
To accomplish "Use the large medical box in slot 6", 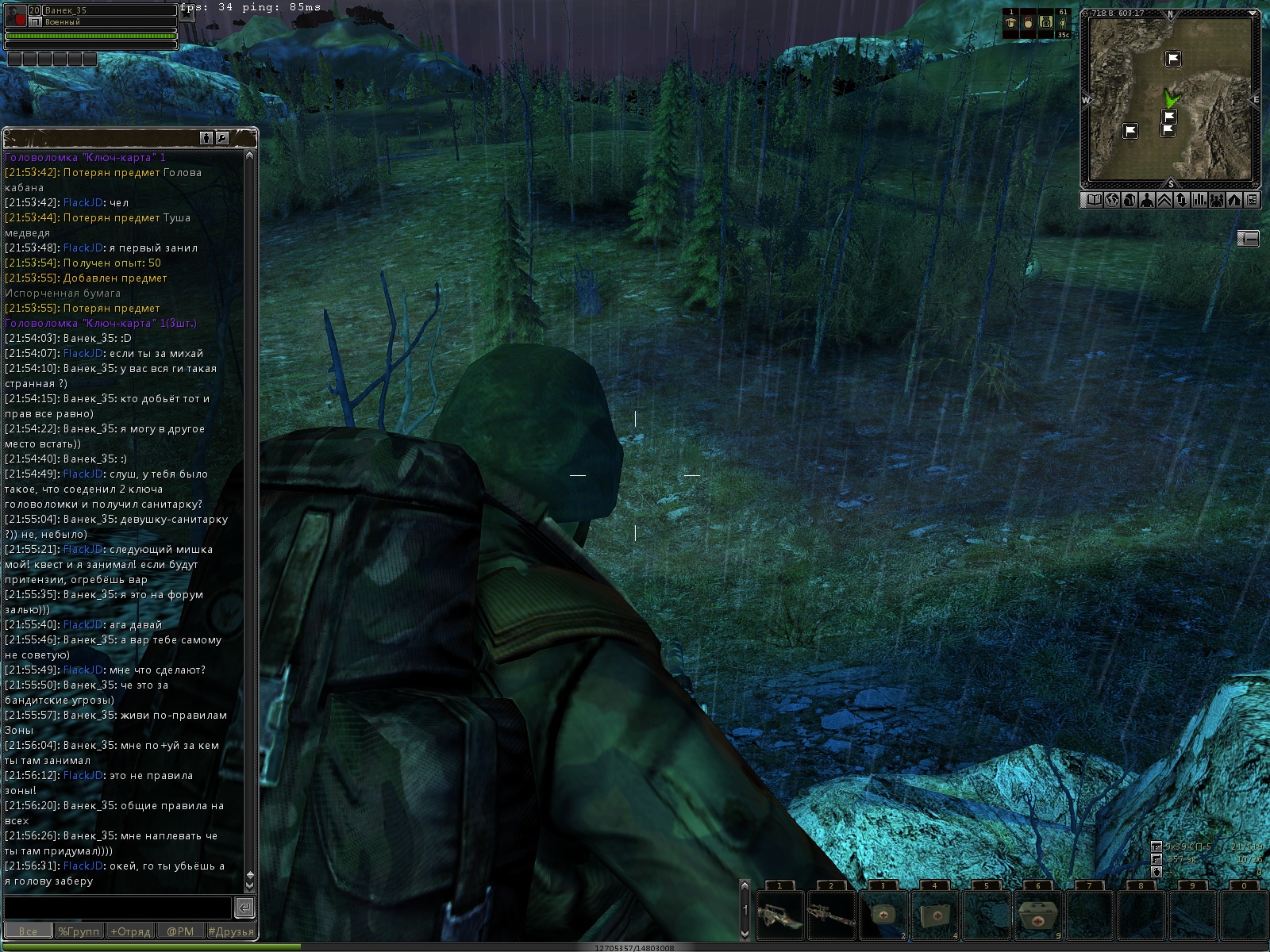I will (1037, 916).
